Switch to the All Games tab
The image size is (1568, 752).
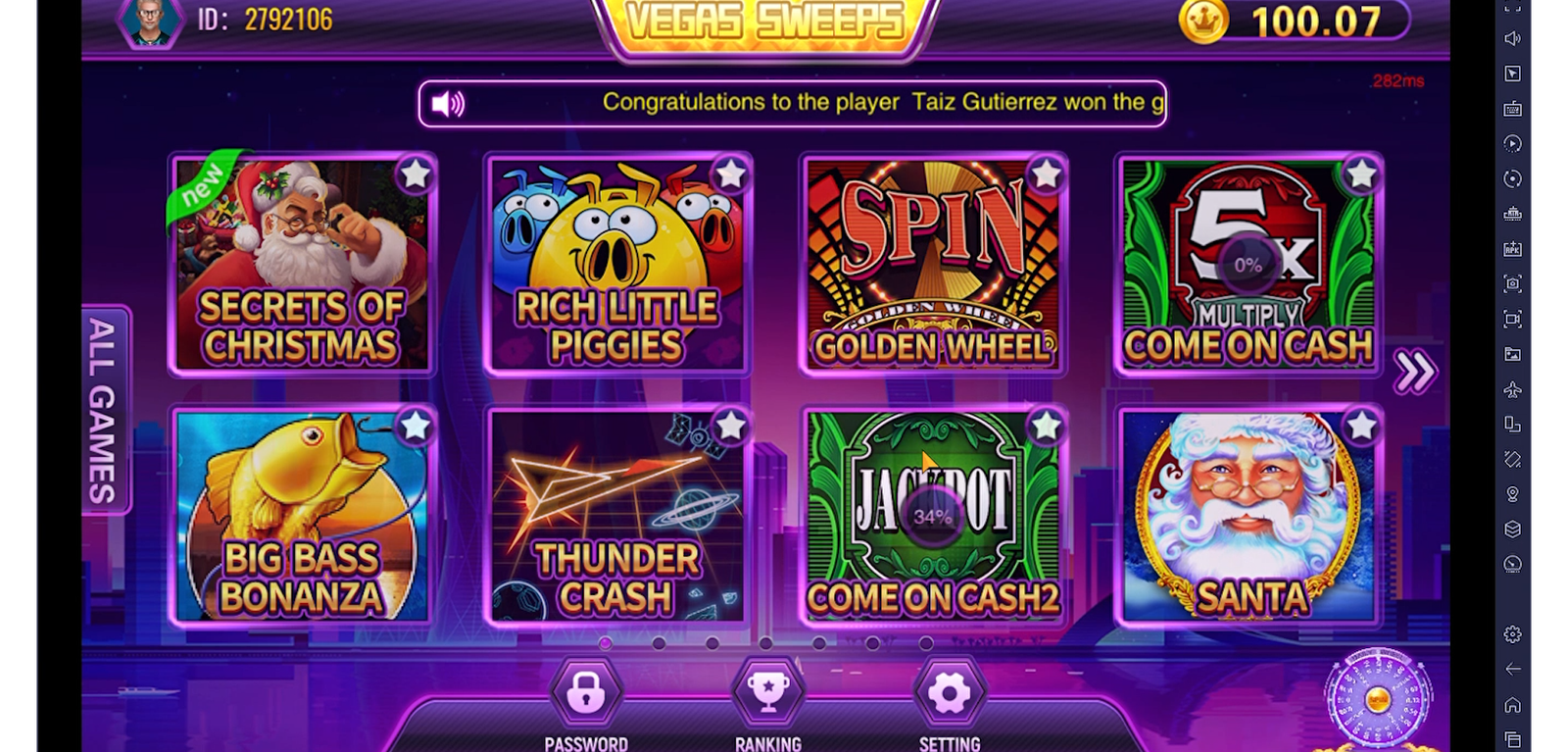coord(104,410)
